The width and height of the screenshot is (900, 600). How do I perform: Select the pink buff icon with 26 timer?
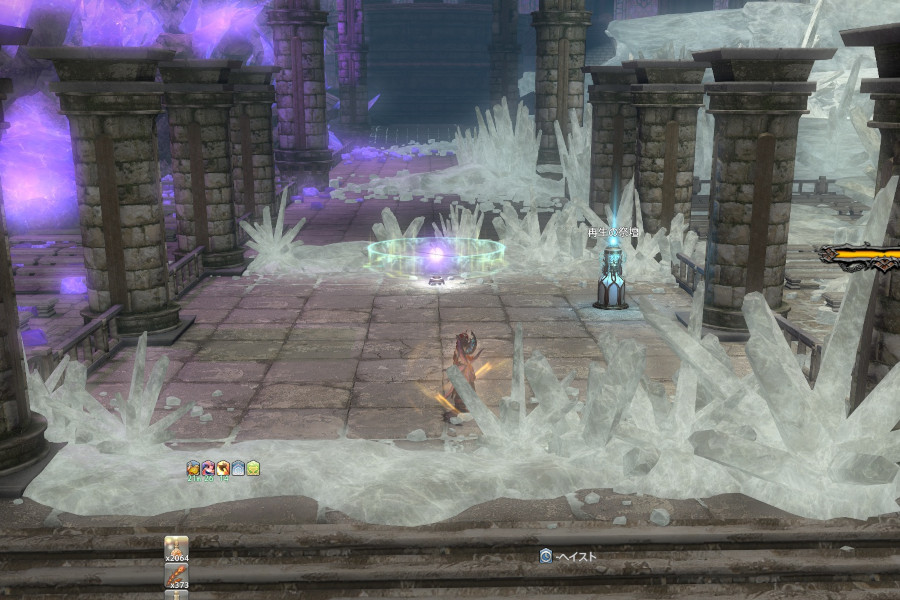[x=208, y=467]
